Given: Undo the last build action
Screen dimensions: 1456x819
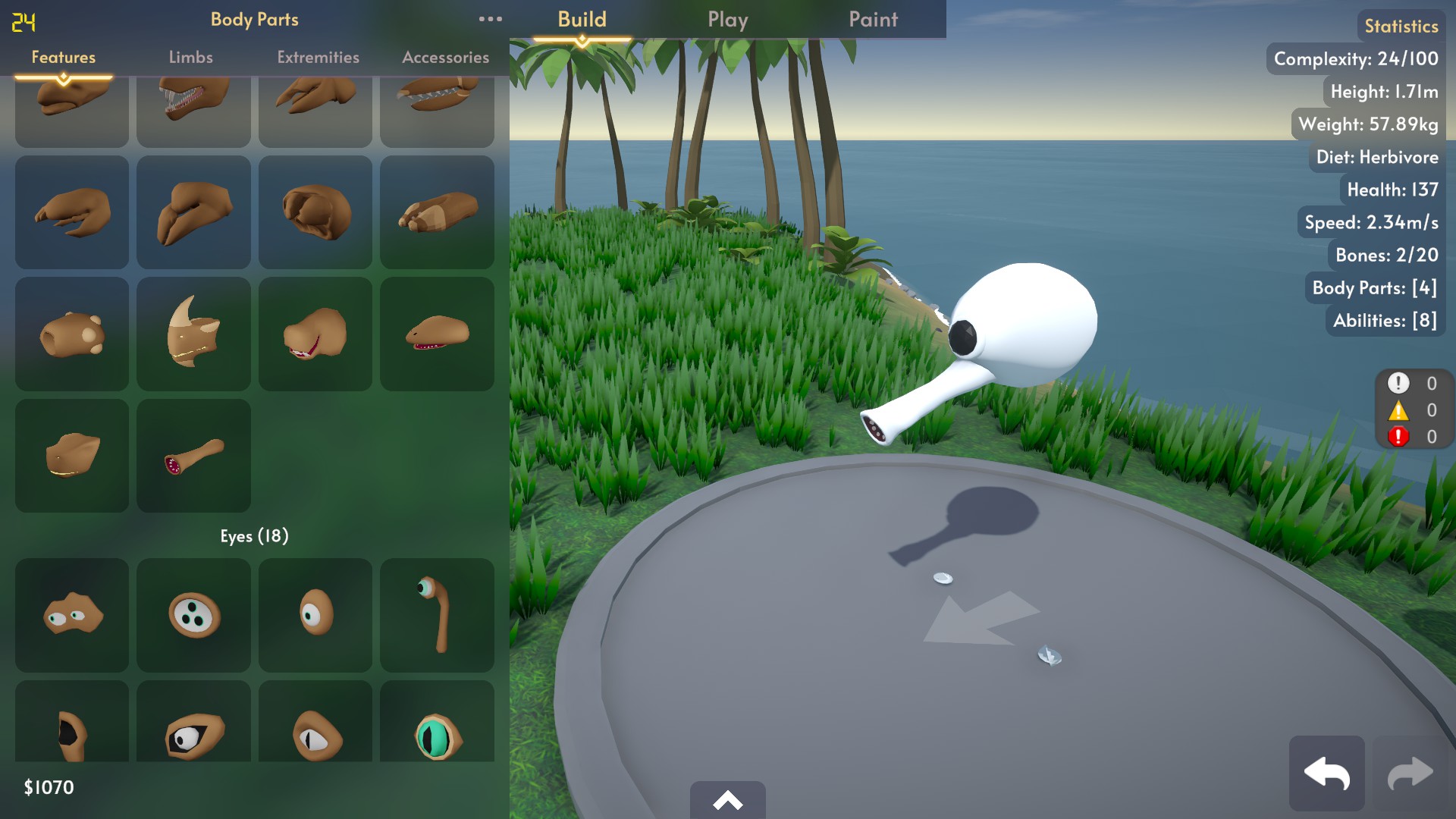Looking at the screenshot, I should tap(1327, 773).
